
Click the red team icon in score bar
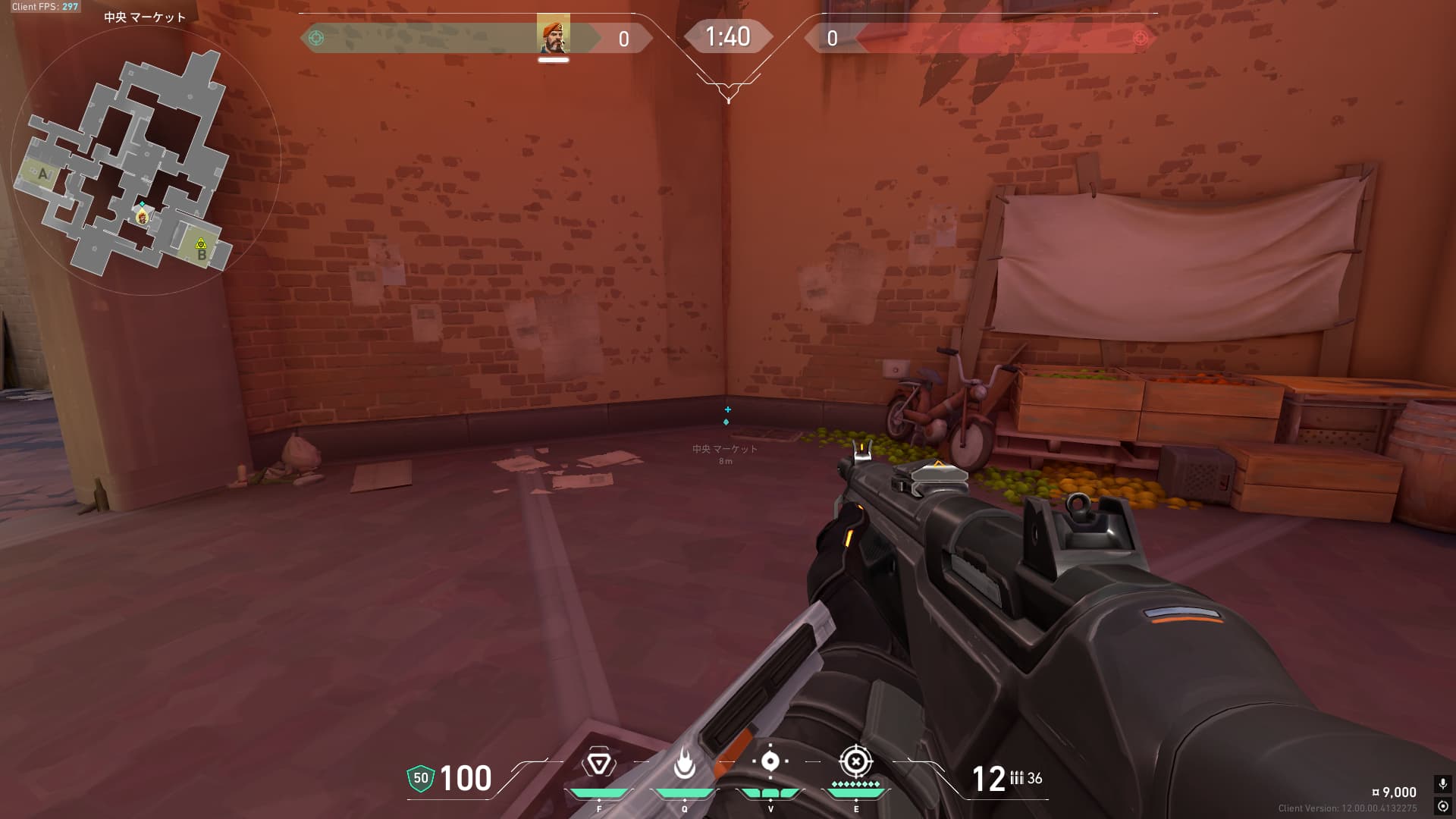click(x=1140, y=38)
